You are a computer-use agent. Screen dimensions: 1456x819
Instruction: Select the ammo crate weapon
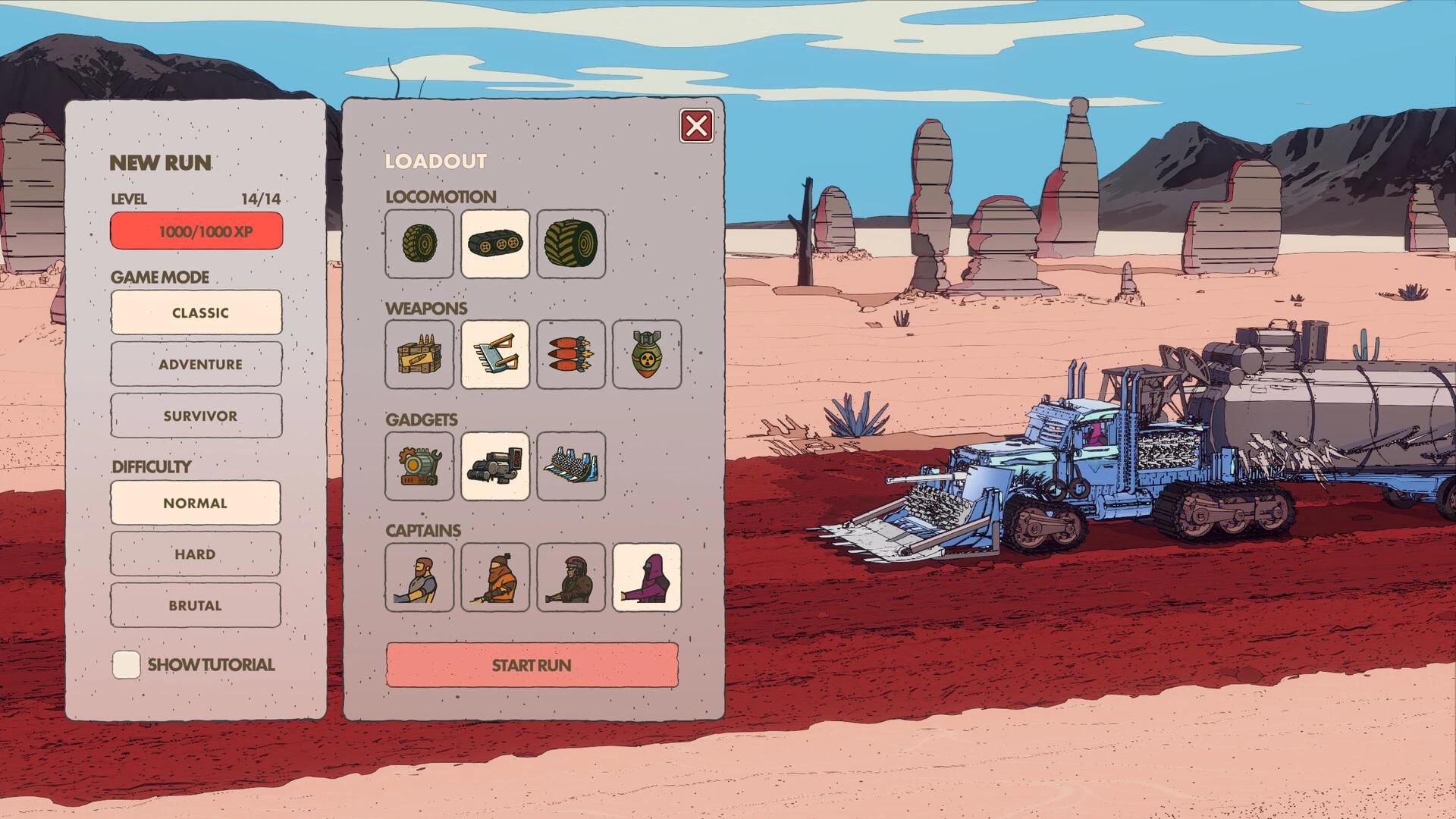coord(419,355)
